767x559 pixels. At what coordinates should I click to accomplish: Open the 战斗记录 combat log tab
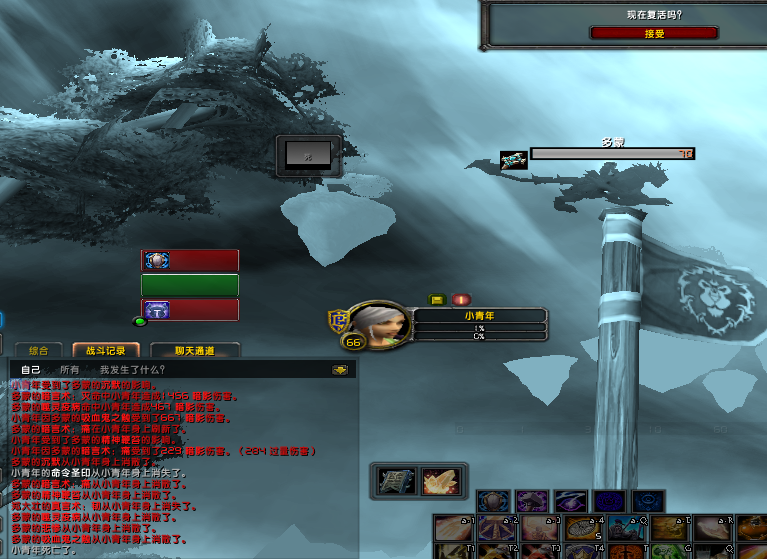pyautogui.click(x=105, y=351)
